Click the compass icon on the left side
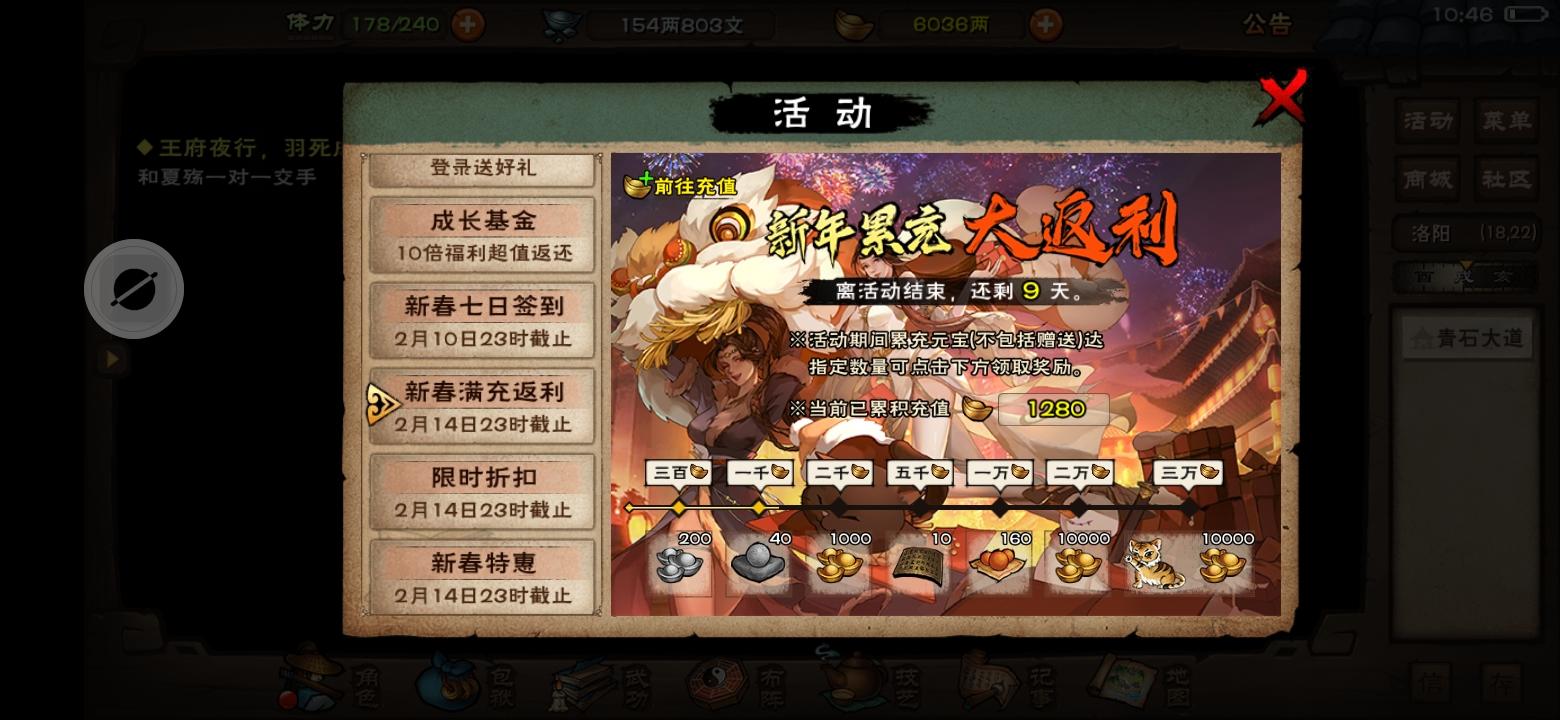This screenshot has width=1560, height=720. [133, 288]
